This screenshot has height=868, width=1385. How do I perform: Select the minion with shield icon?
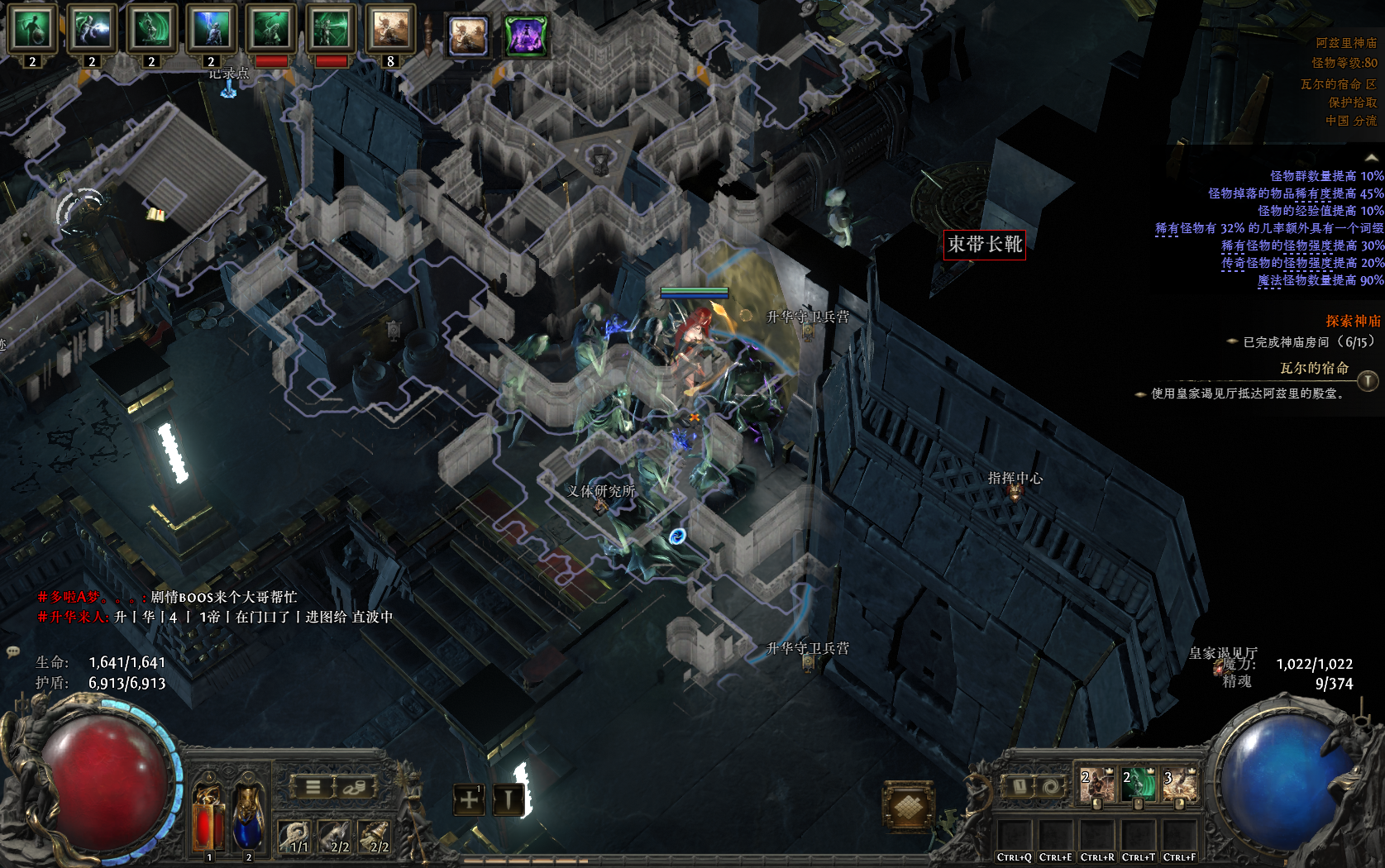tap(32, 30)
